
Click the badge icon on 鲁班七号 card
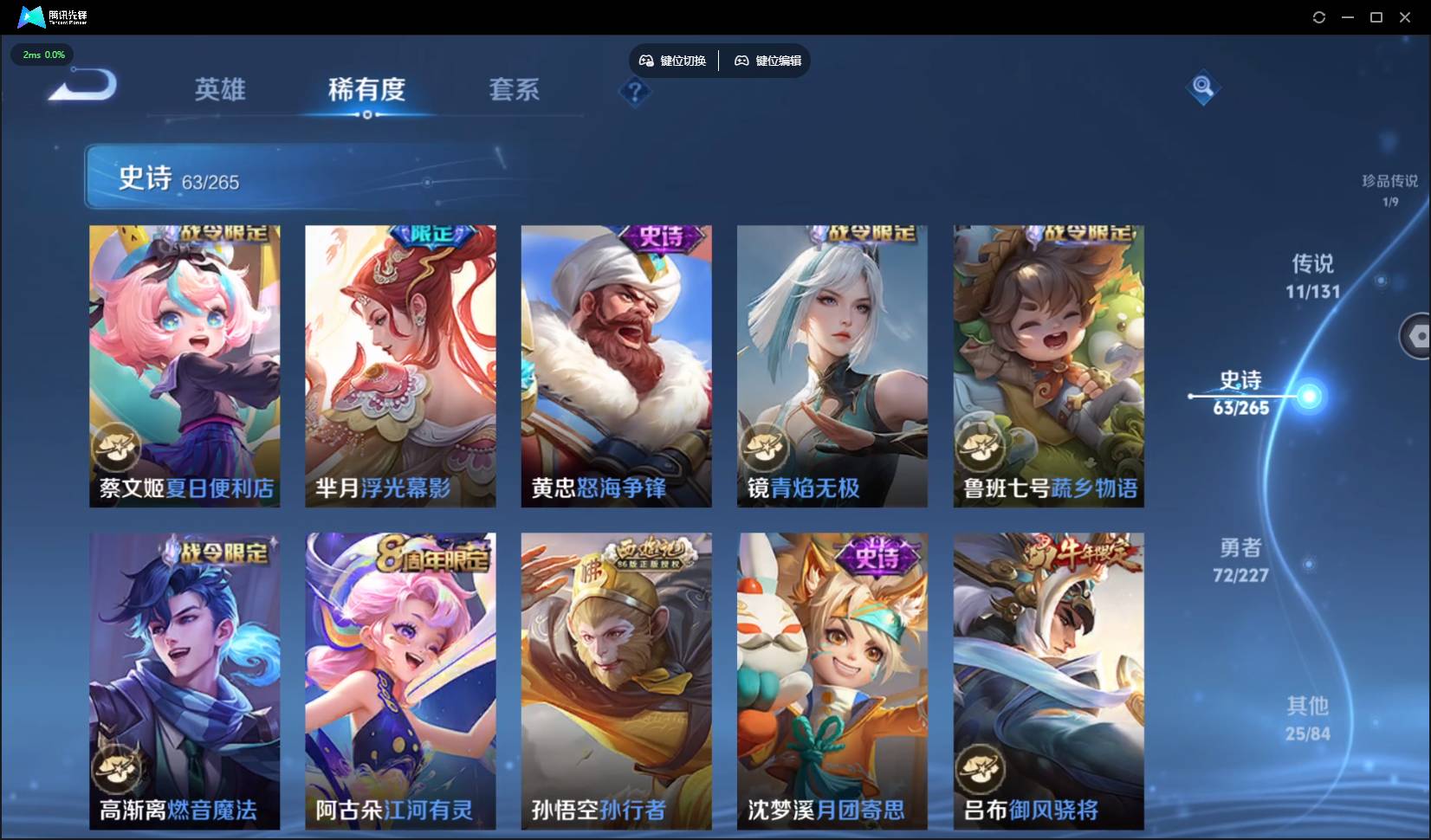tap(981, 448)
